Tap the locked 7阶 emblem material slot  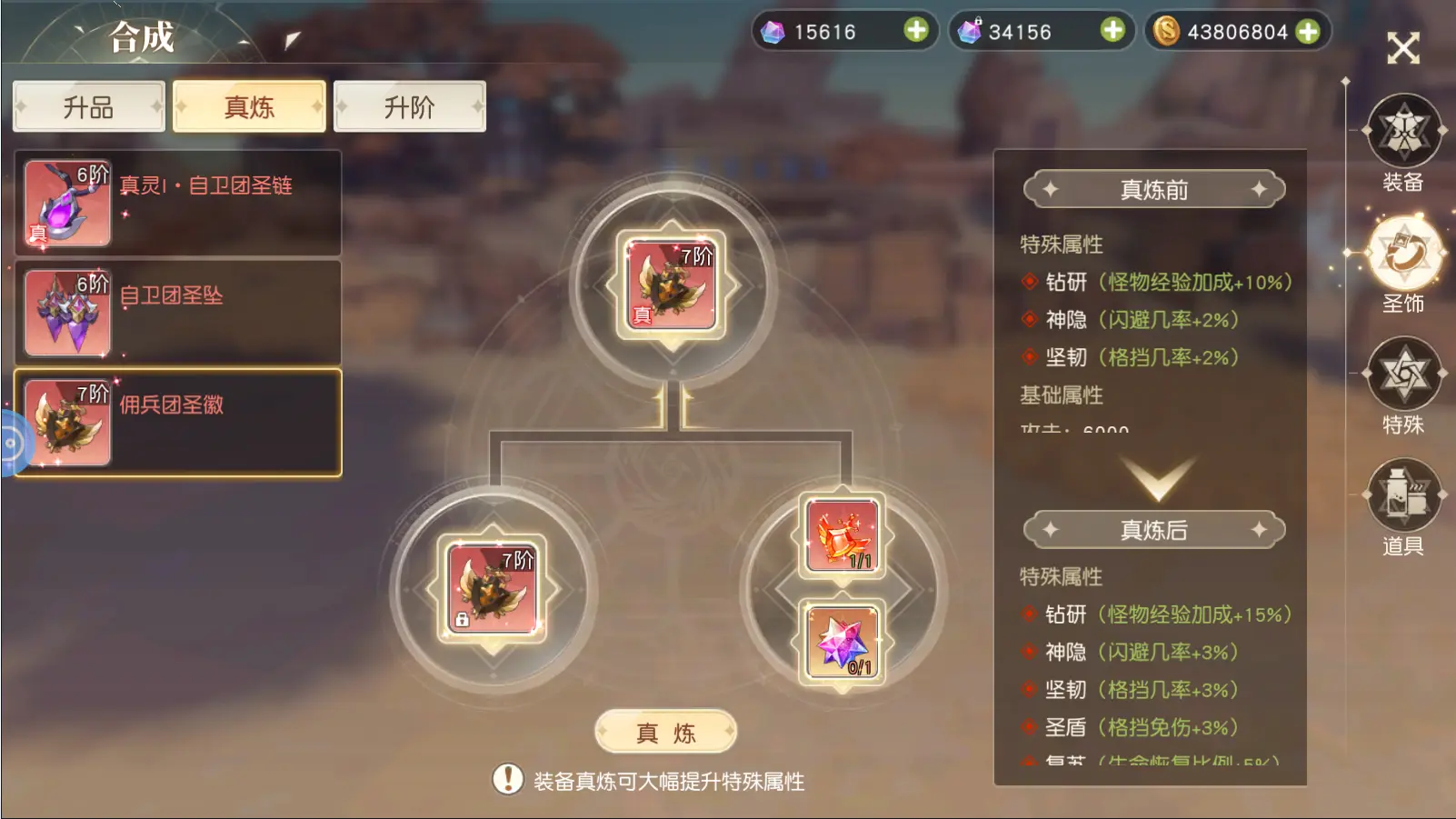click(x=493, y=589)
